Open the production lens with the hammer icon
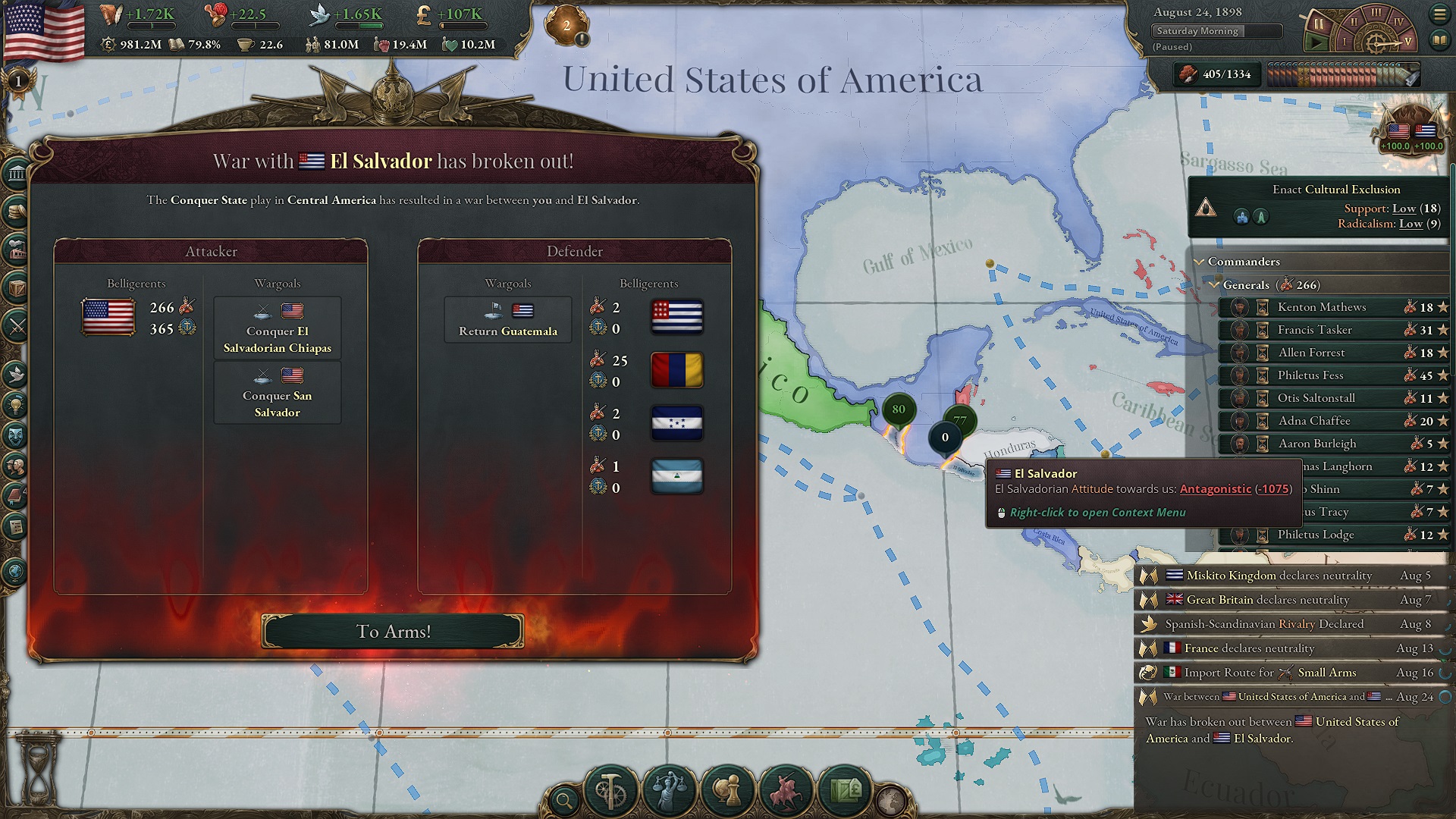This screenshot has height=819, width=1456. 611,792
